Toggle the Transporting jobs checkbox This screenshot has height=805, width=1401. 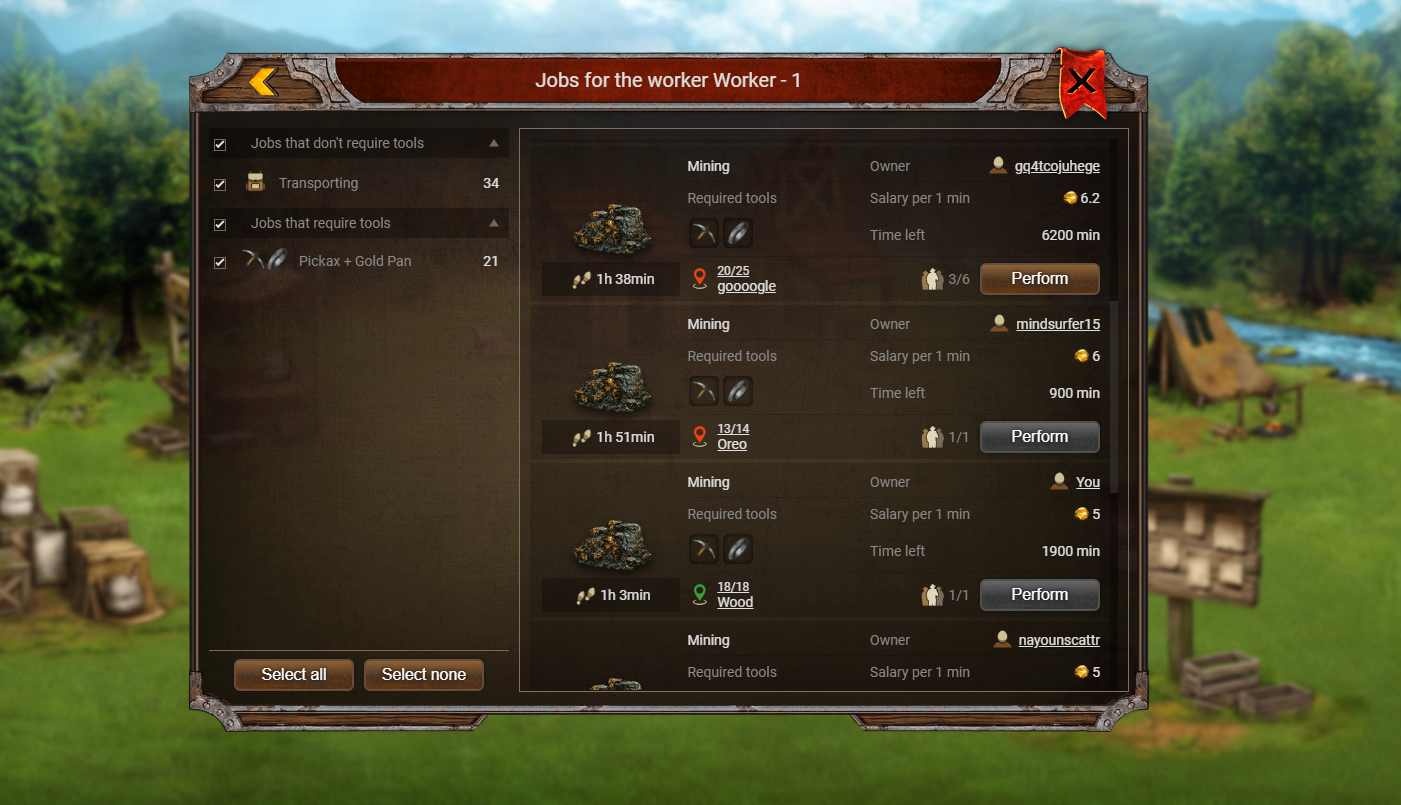coord(220,184)
